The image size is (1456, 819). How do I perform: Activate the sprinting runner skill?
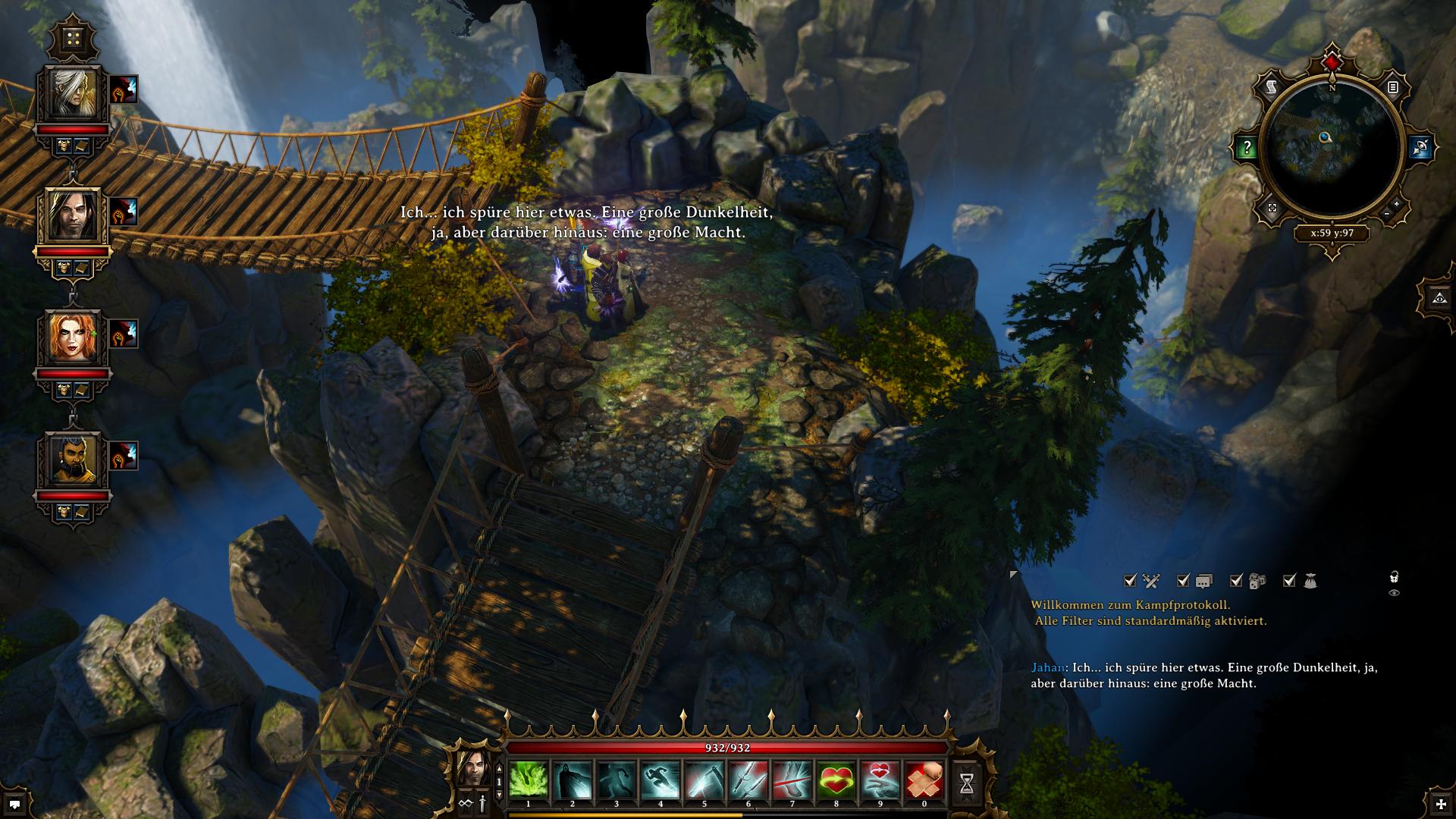click(x=661, y=780)
